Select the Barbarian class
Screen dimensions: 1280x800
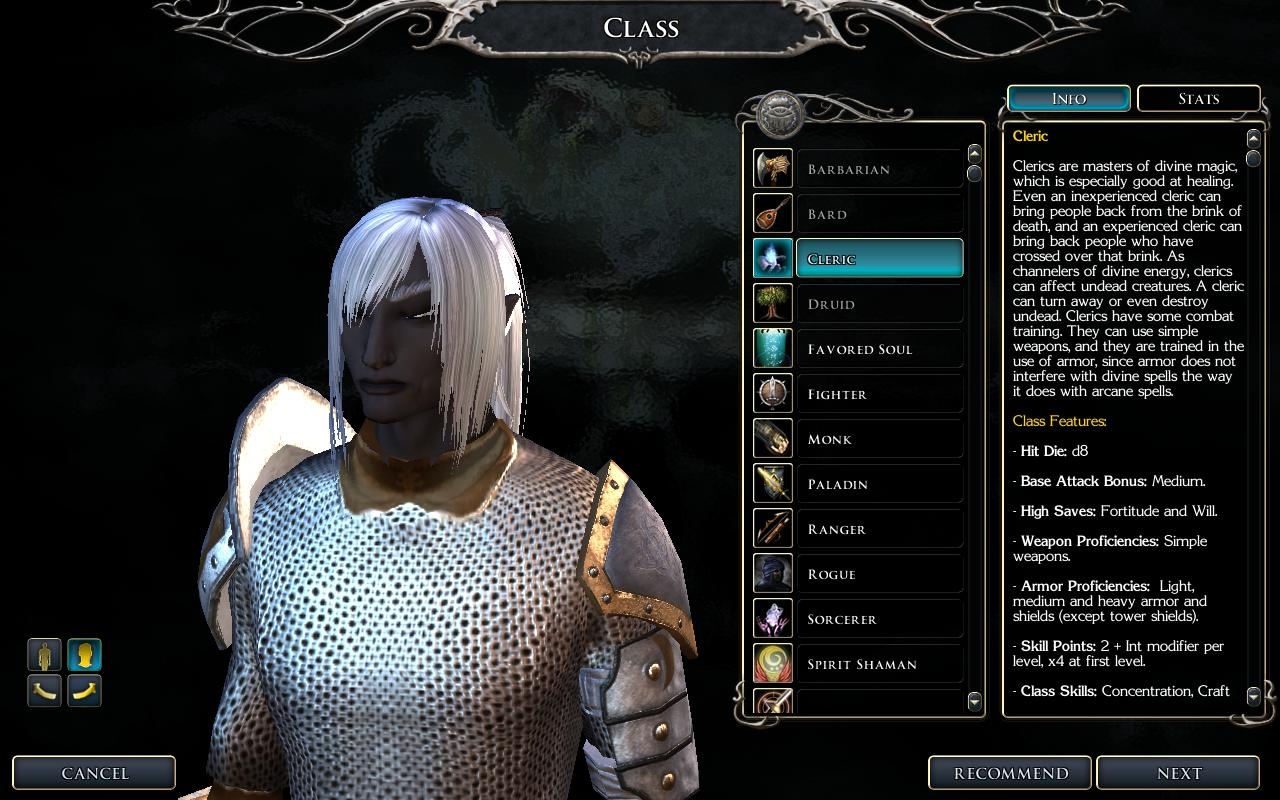coord(878,169)
